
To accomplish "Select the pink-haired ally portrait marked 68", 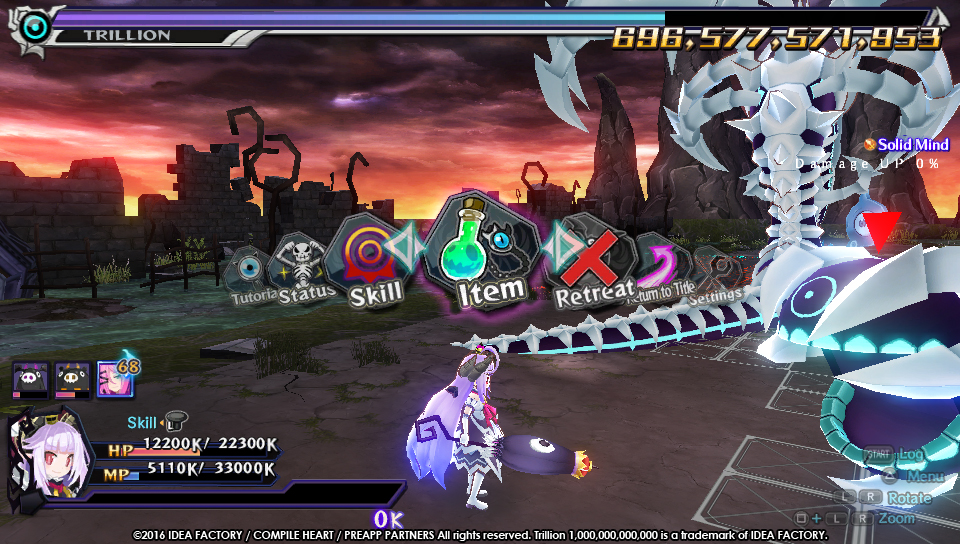I will [112, 380].
